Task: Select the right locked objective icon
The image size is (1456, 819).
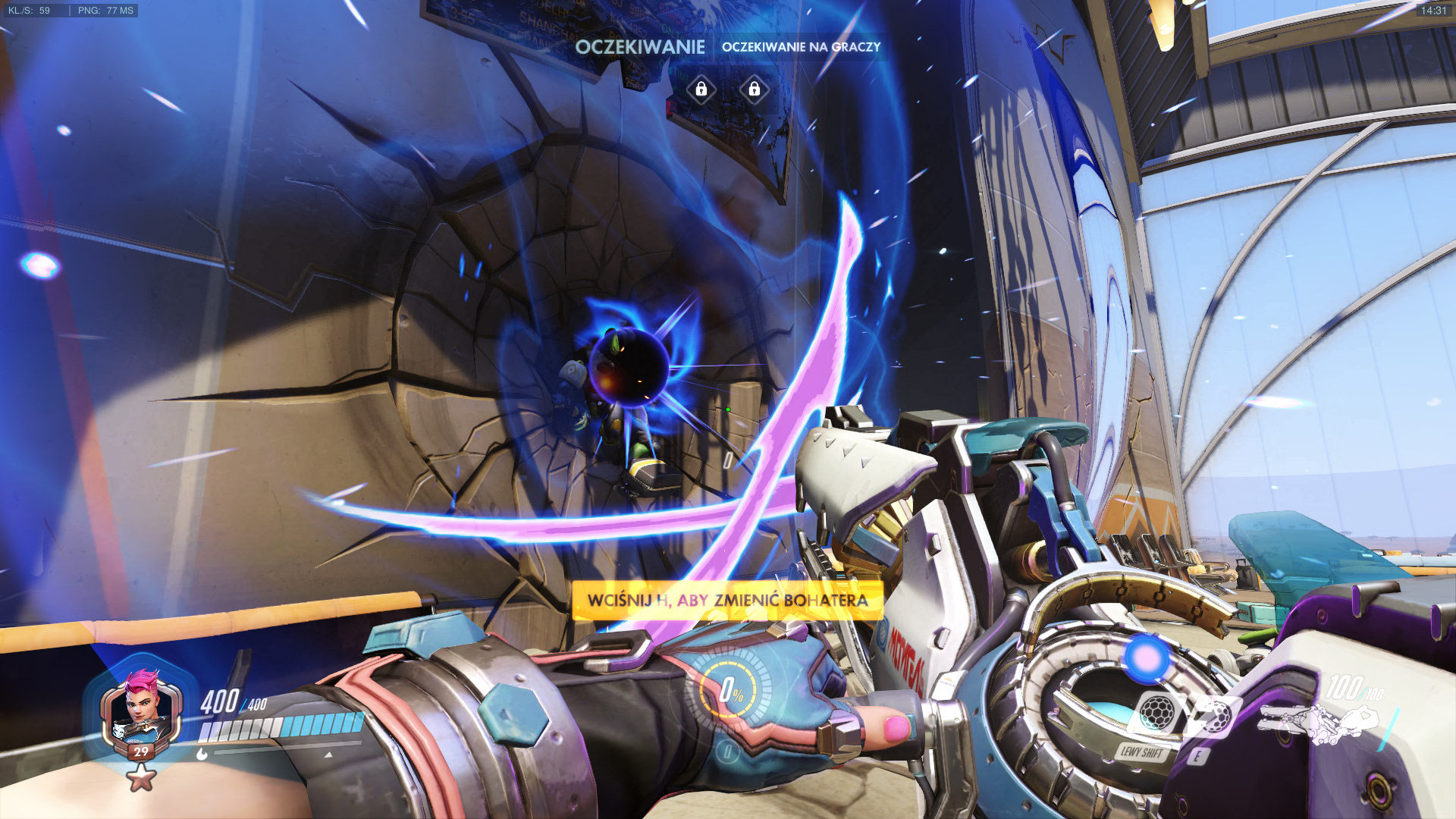Action: point(754,89)
